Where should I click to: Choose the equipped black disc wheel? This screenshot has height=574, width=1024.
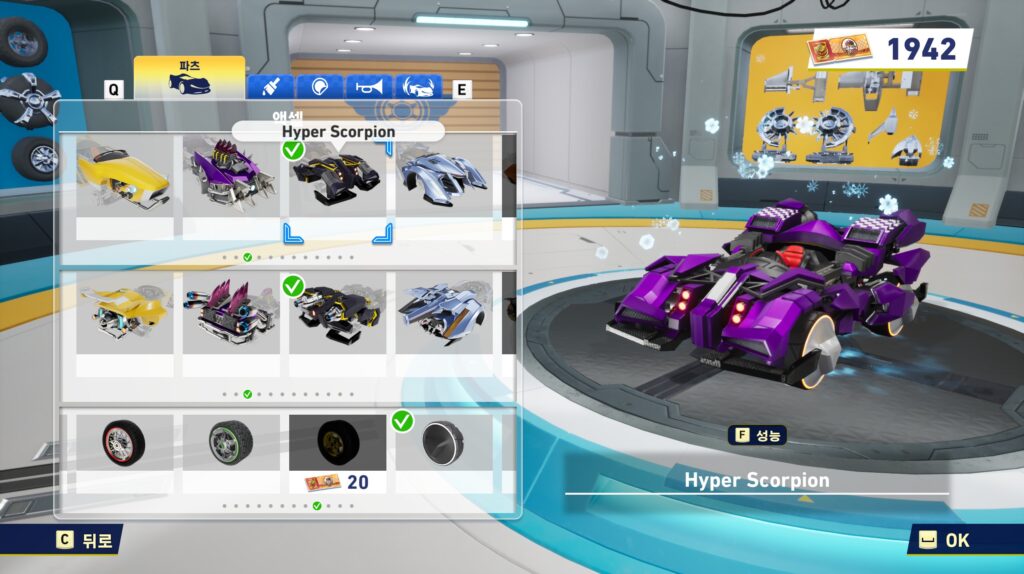443,442
